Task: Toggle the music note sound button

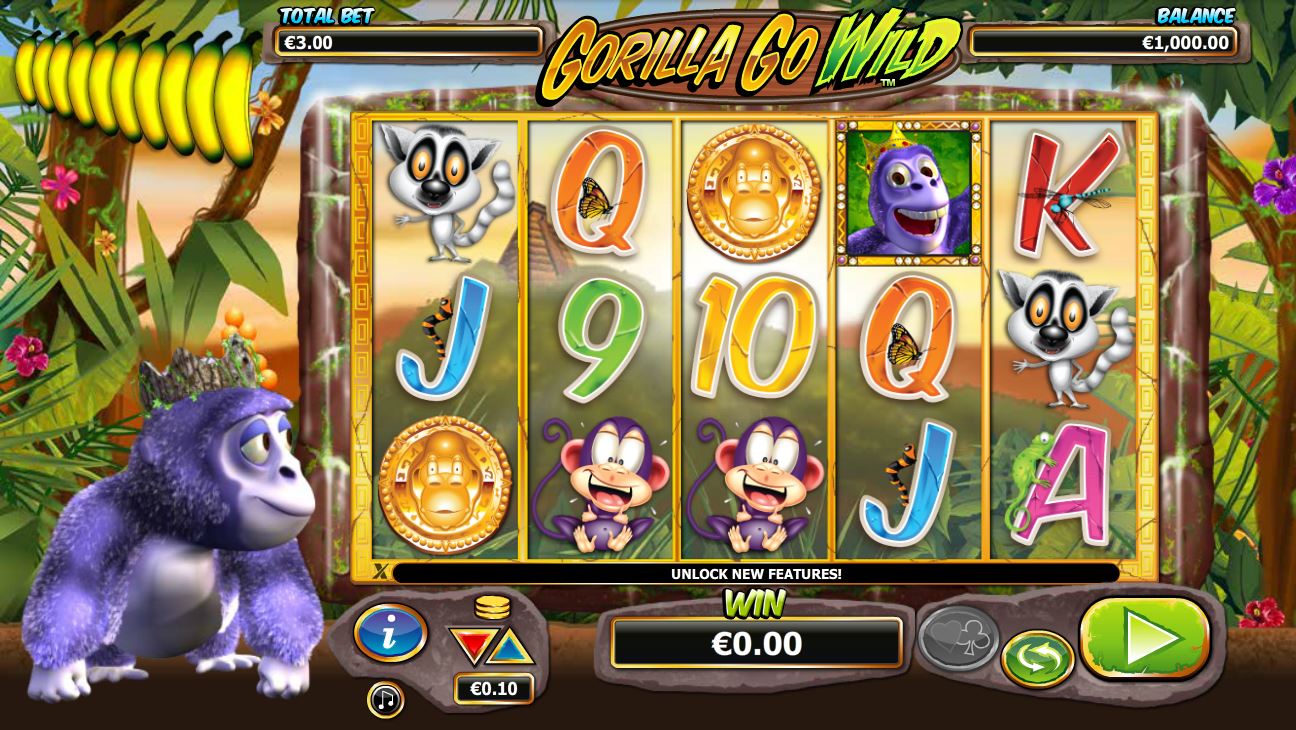Action: (385, 699)
